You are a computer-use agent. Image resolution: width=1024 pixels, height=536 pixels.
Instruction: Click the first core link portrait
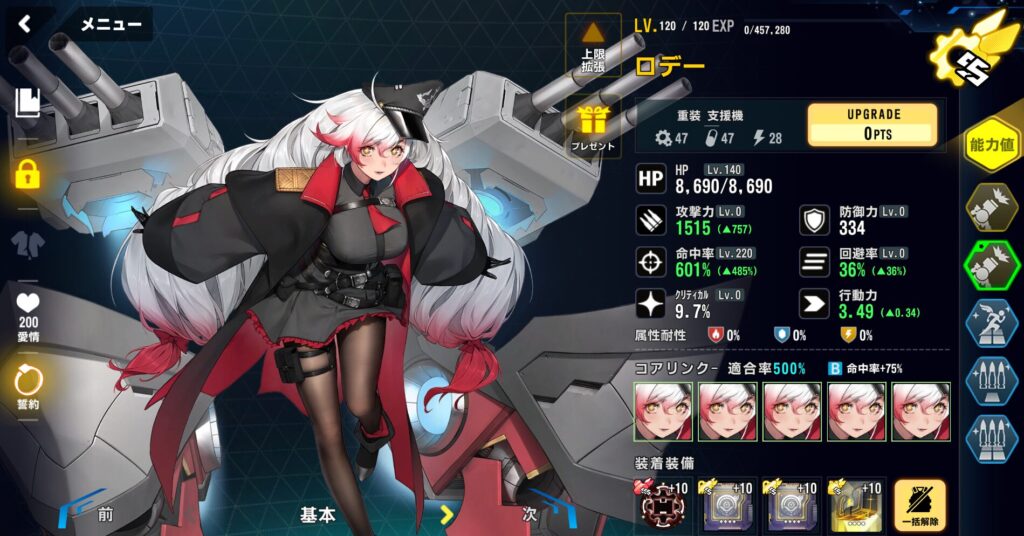pyautogui.click(x=662, y=412)
